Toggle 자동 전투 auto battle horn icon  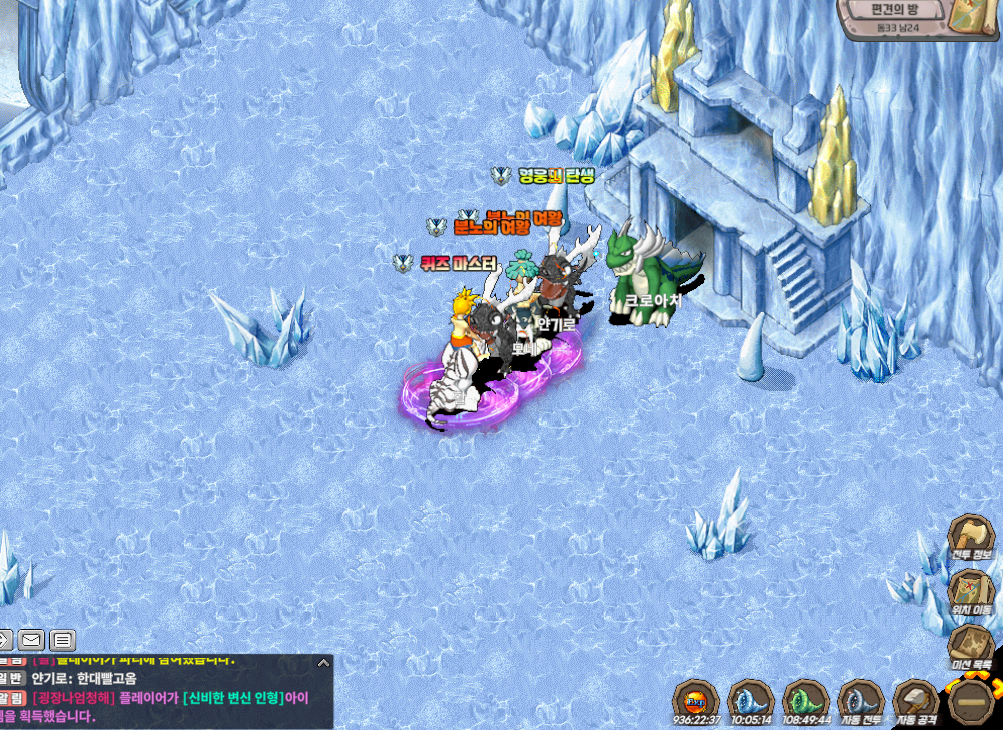tap(859, 699)
